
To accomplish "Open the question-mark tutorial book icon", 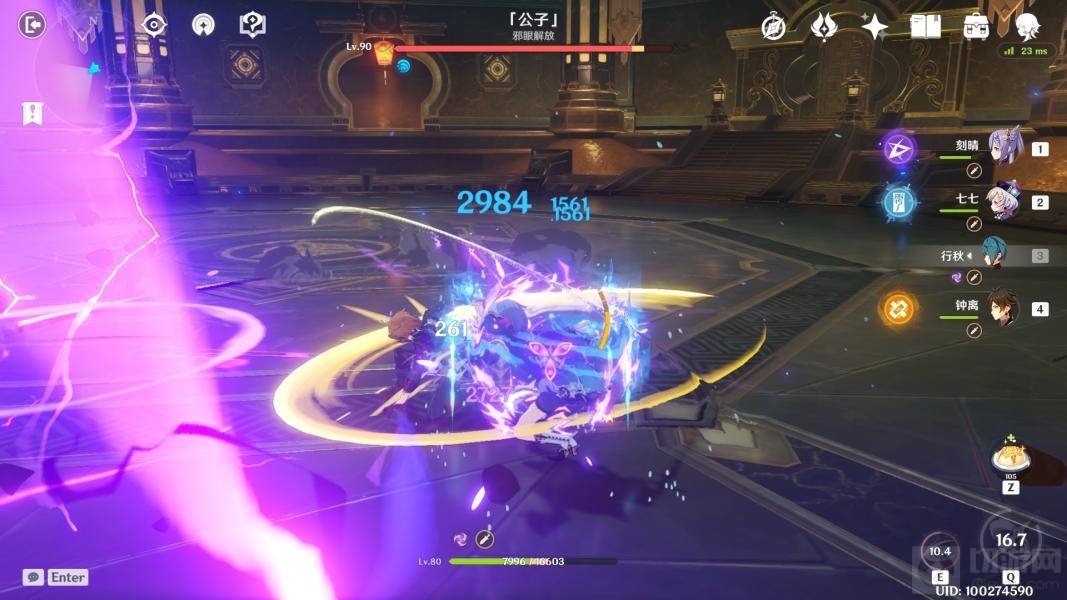I will (x=253, y=25).
